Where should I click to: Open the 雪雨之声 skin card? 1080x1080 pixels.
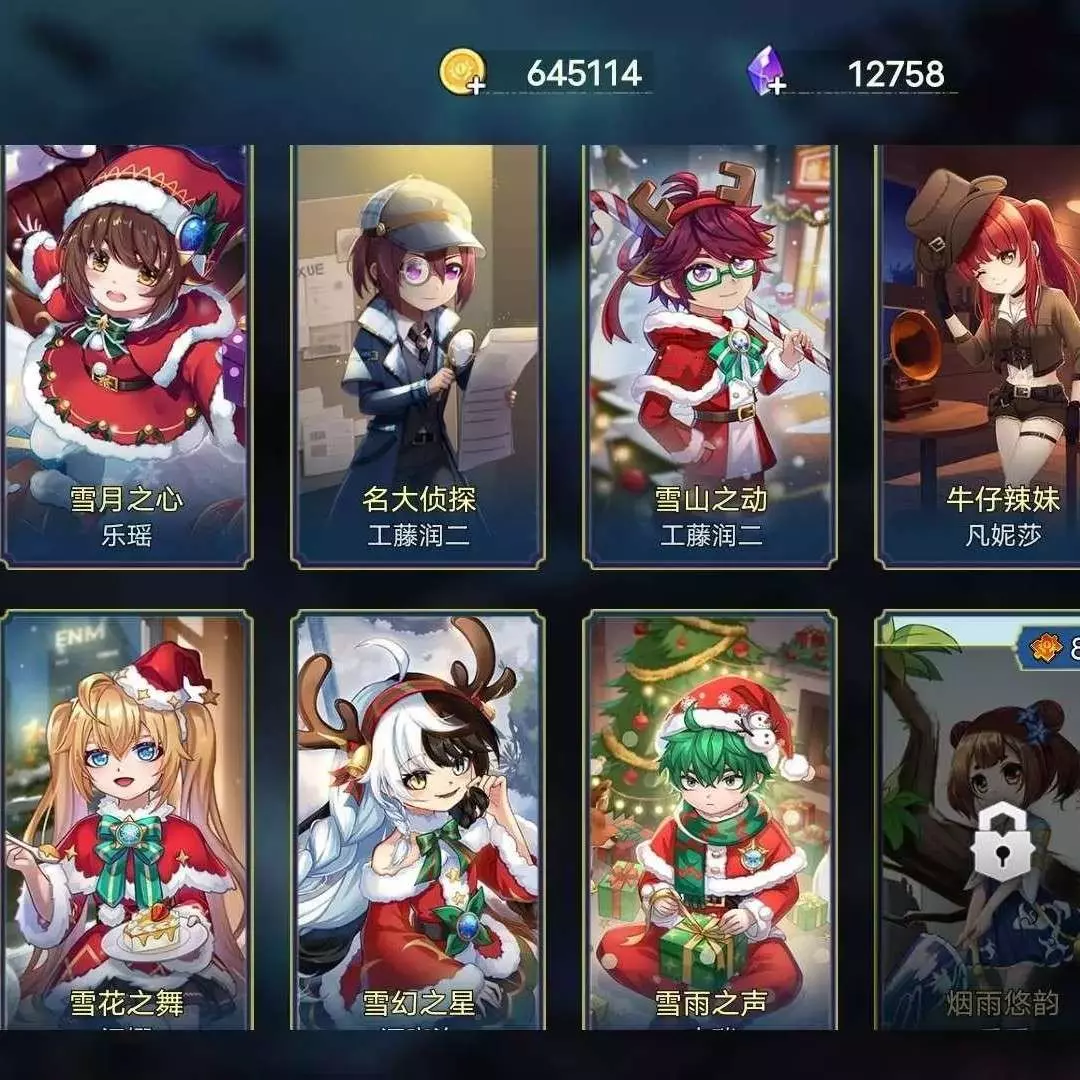click(x=710, y=820)
